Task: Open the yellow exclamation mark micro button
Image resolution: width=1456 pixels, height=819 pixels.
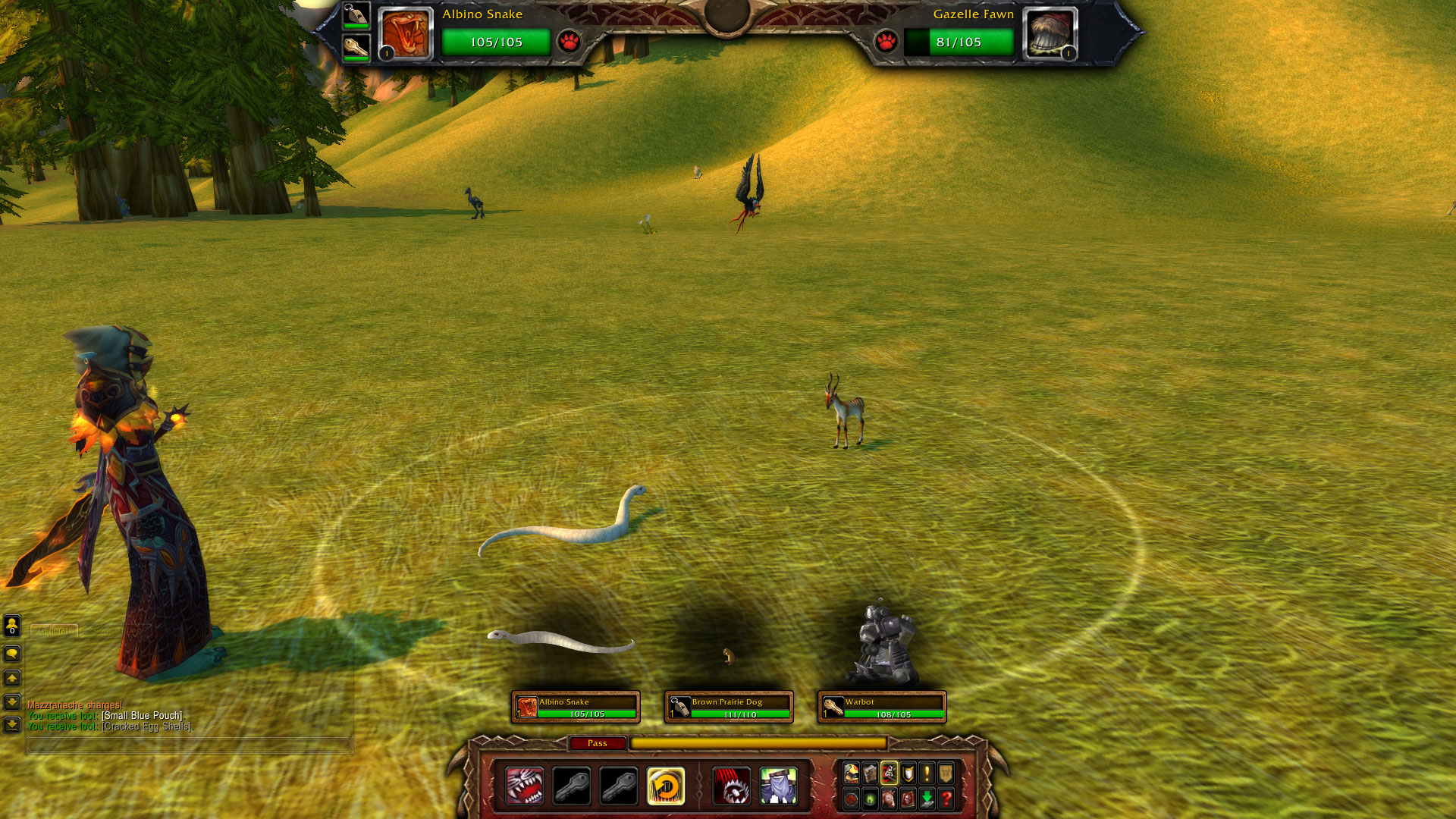Action: (x=927, y=773)
